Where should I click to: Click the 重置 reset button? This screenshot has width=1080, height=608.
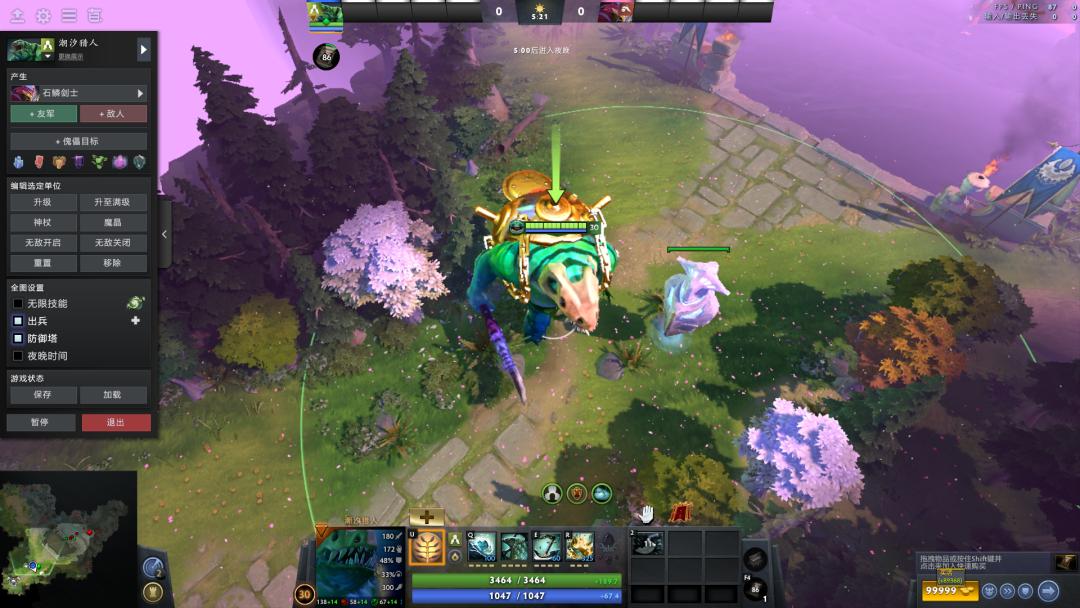[x=42, y=263]
